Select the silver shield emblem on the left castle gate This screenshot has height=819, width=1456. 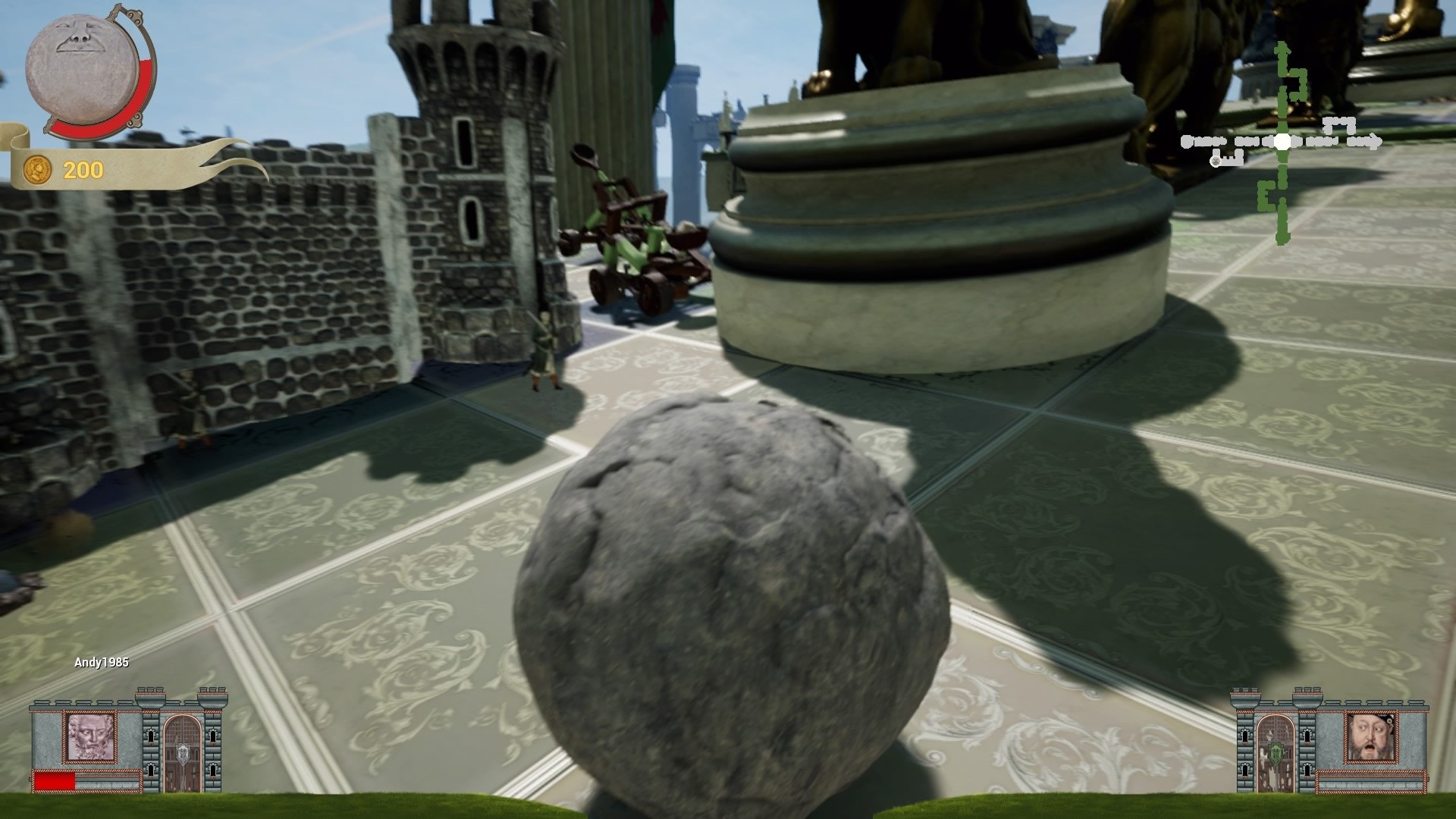(182, 753)
